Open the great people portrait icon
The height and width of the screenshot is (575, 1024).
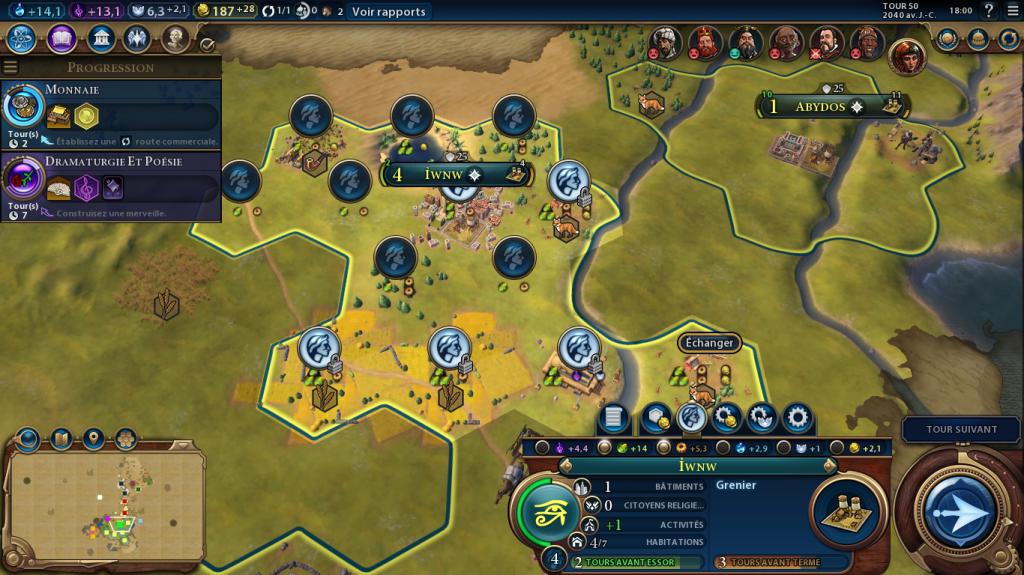click(176, 39)
